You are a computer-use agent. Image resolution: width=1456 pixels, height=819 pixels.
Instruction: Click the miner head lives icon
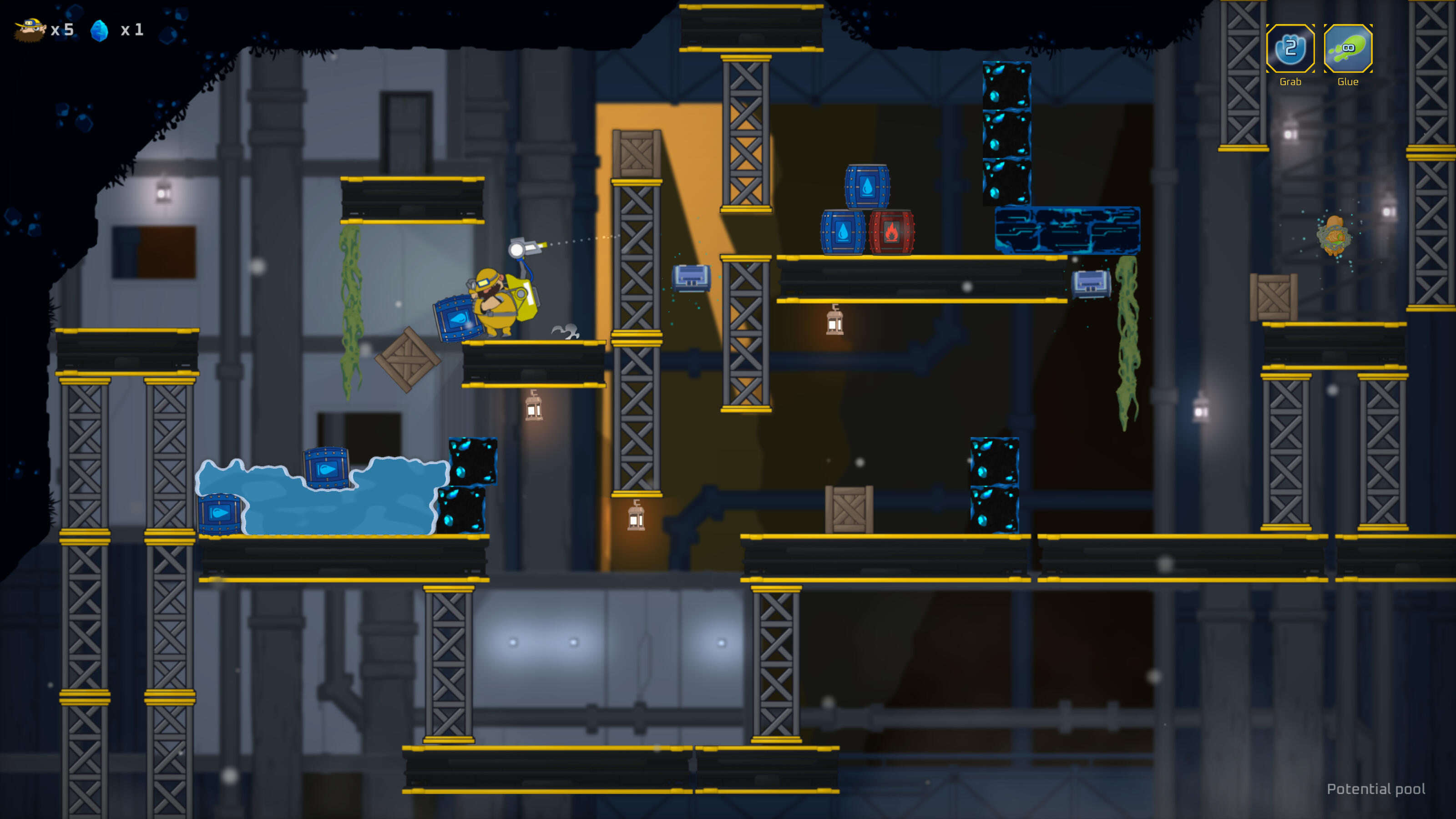click(31, 30)
